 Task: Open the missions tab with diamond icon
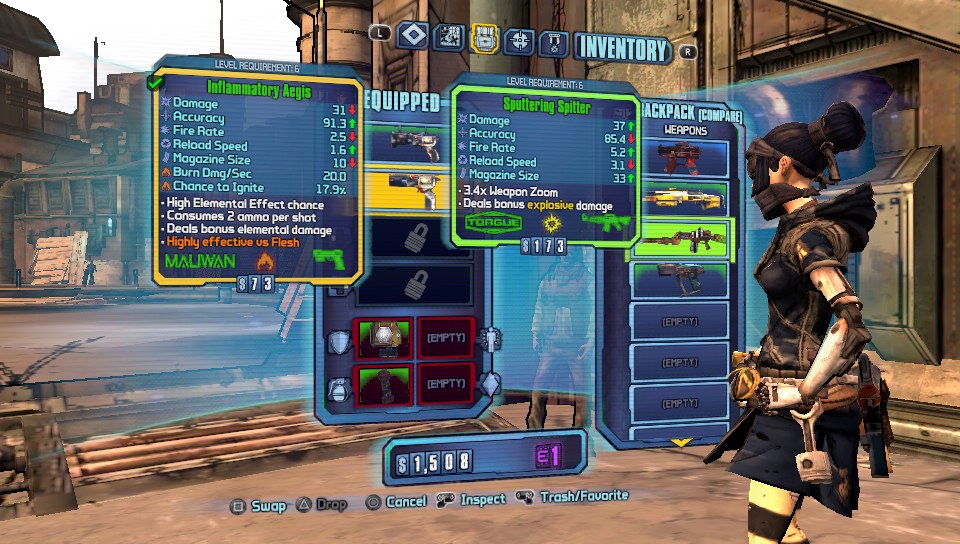[x=414, y=38]
